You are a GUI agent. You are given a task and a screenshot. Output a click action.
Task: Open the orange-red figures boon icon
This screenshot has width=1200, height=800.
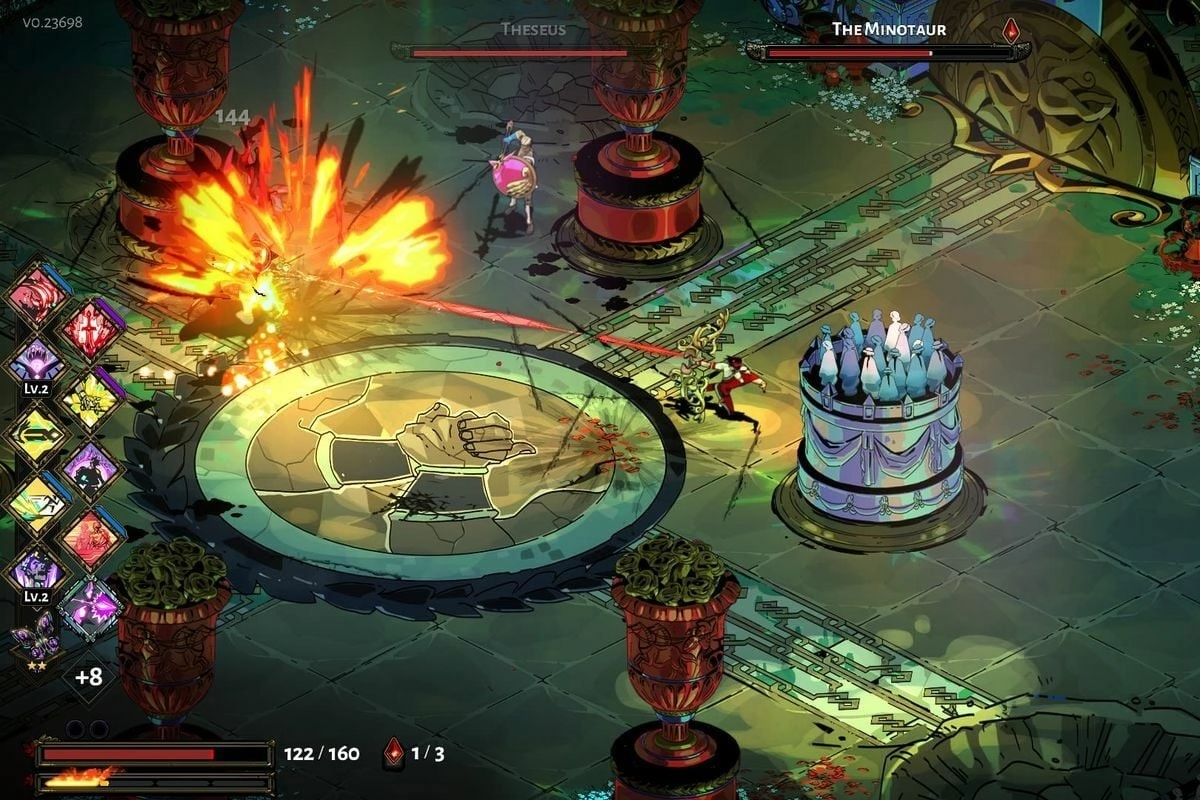[x=92, y=538]
